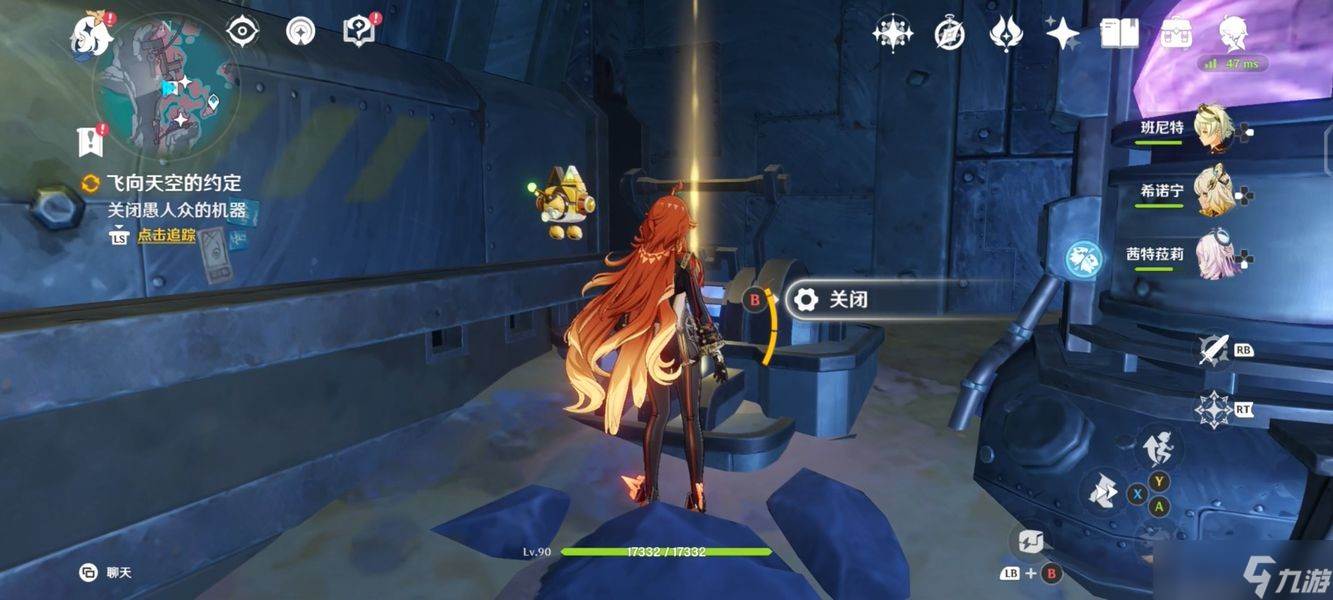The width and height of the screenshot is (1333, 600).
Task: Open the winged battle pass icon
Action: click(x=1005, y=34)
